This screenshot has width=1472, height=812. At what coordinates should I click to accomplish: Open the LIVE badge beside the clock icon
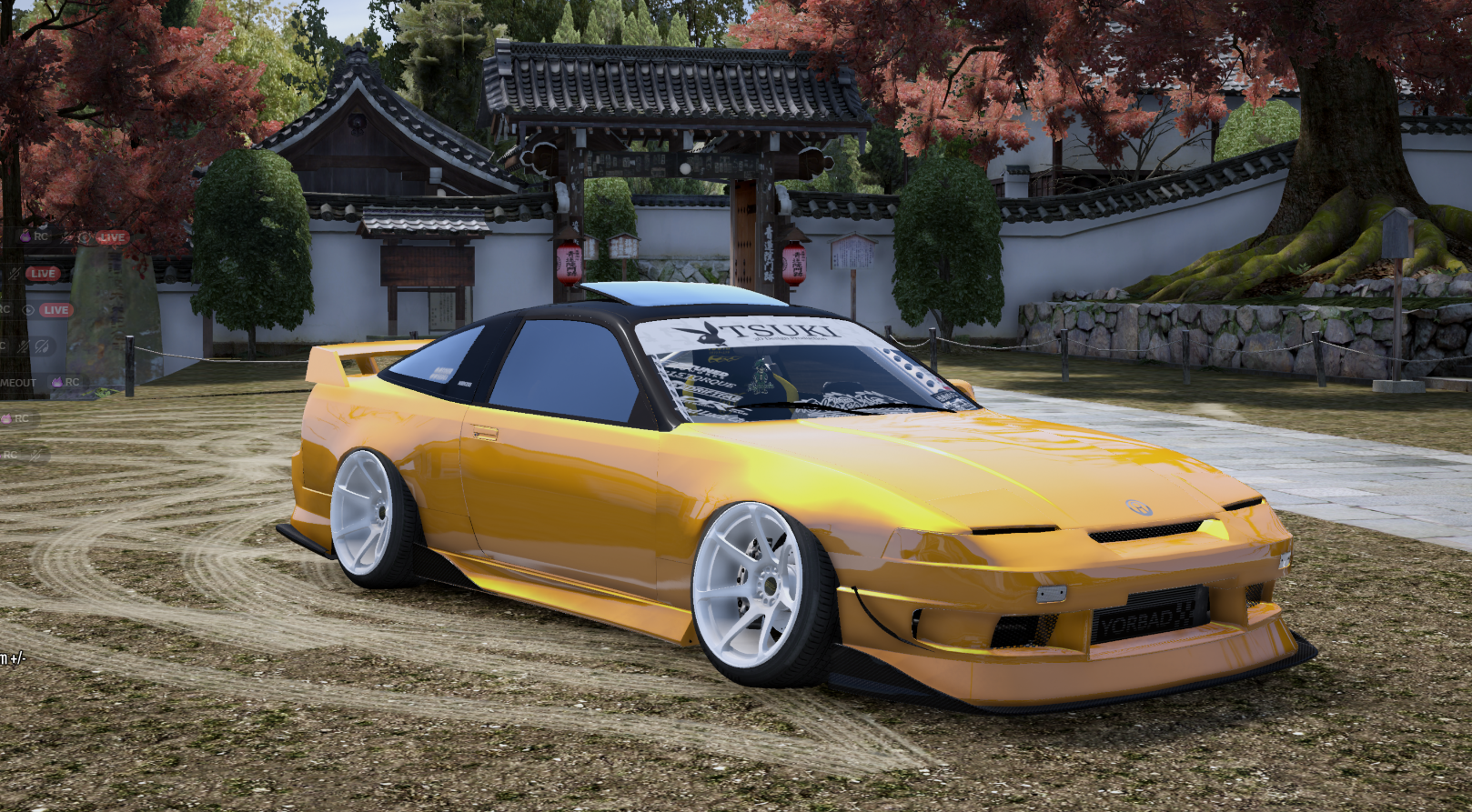55,309
